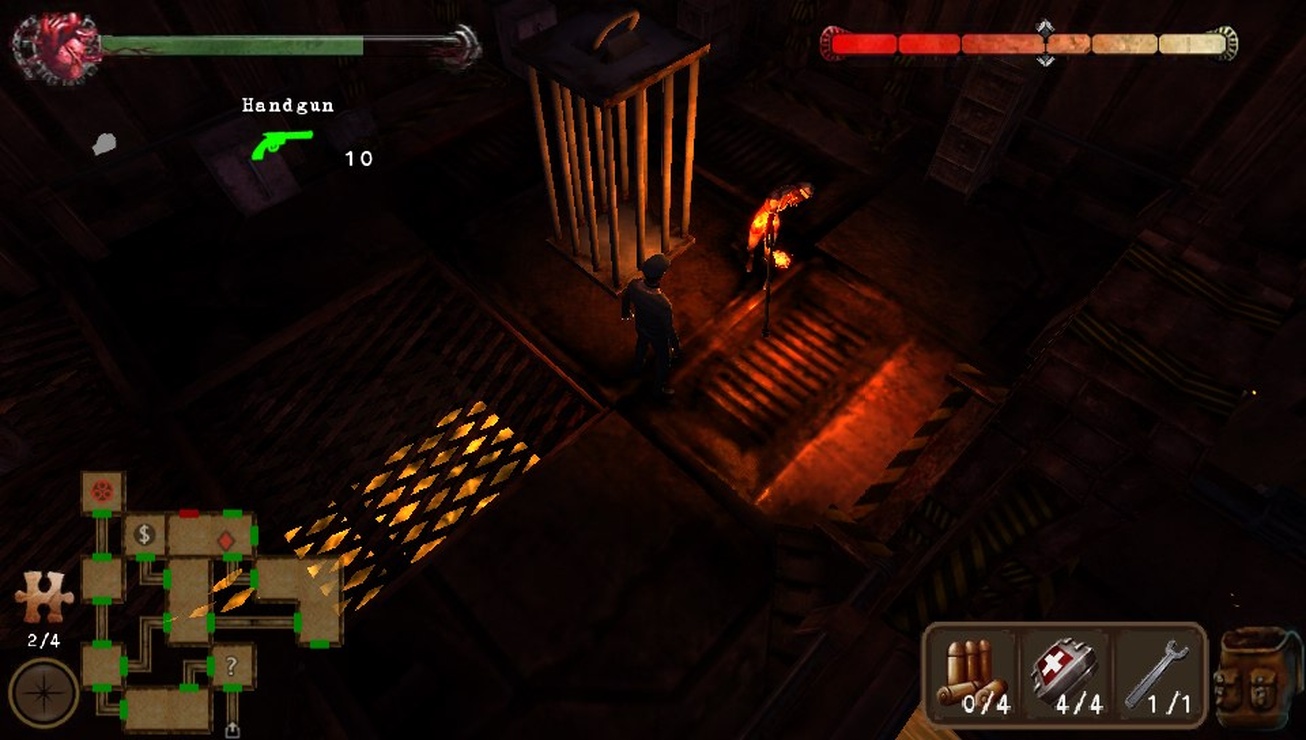This screenshot has height=740, width=1306.
Task: Select the dollar sign shop room on minimap
Action: pyautogui.click(x=144, y=534)
